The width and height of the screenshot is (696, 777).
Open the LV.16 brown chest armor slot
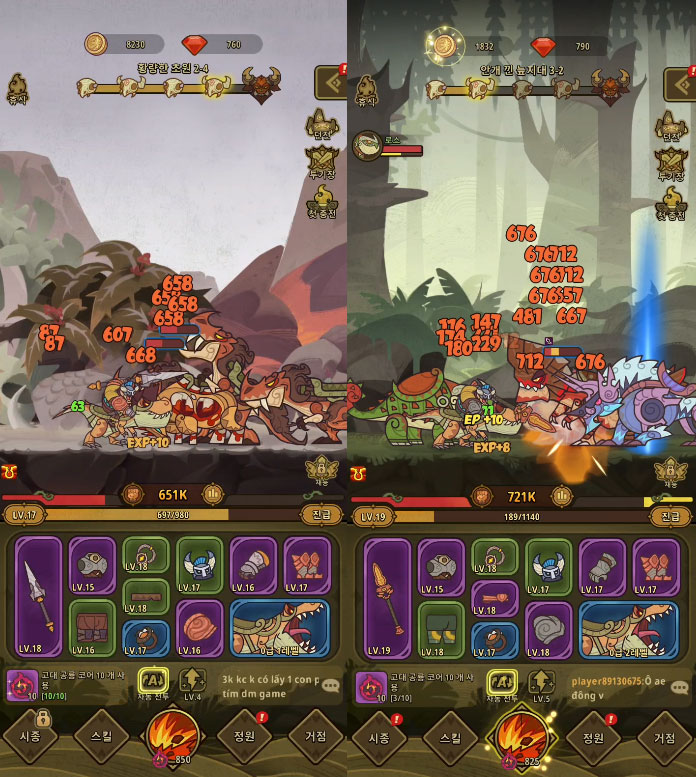(92, 628)
